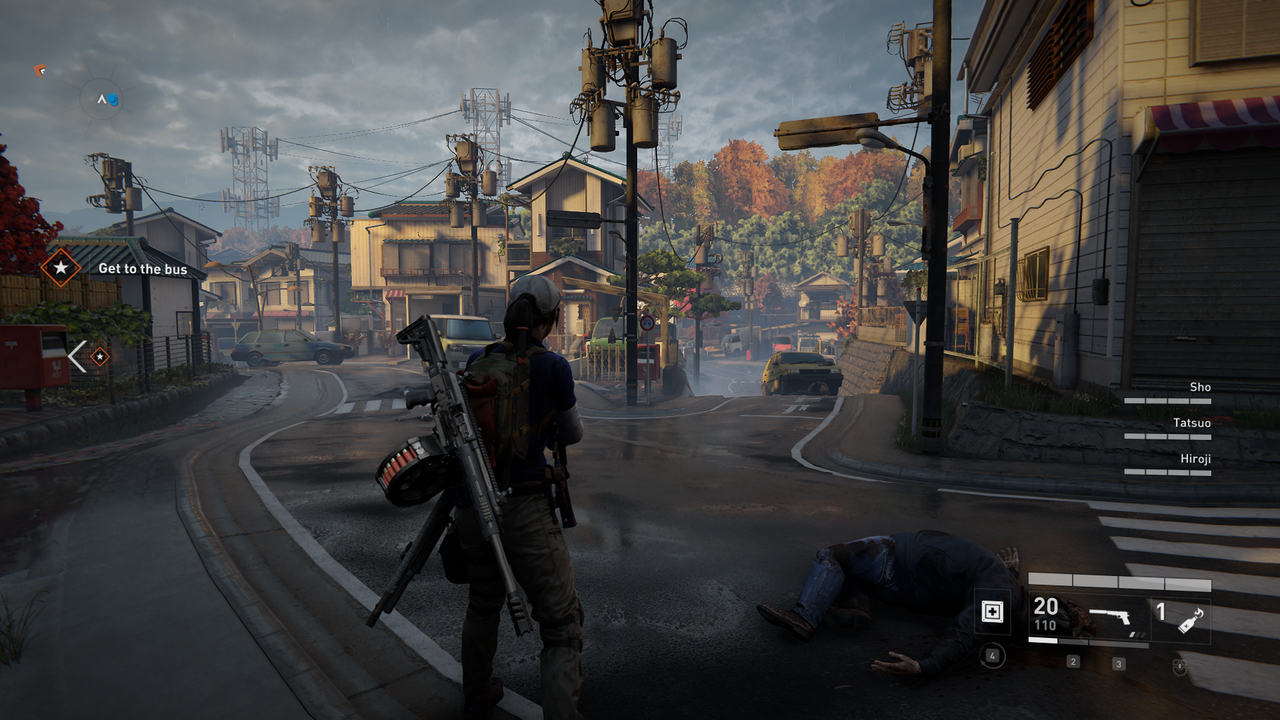Click Sho's segmented health bar
The image size is (1280, 720).
click(1167, 401)
